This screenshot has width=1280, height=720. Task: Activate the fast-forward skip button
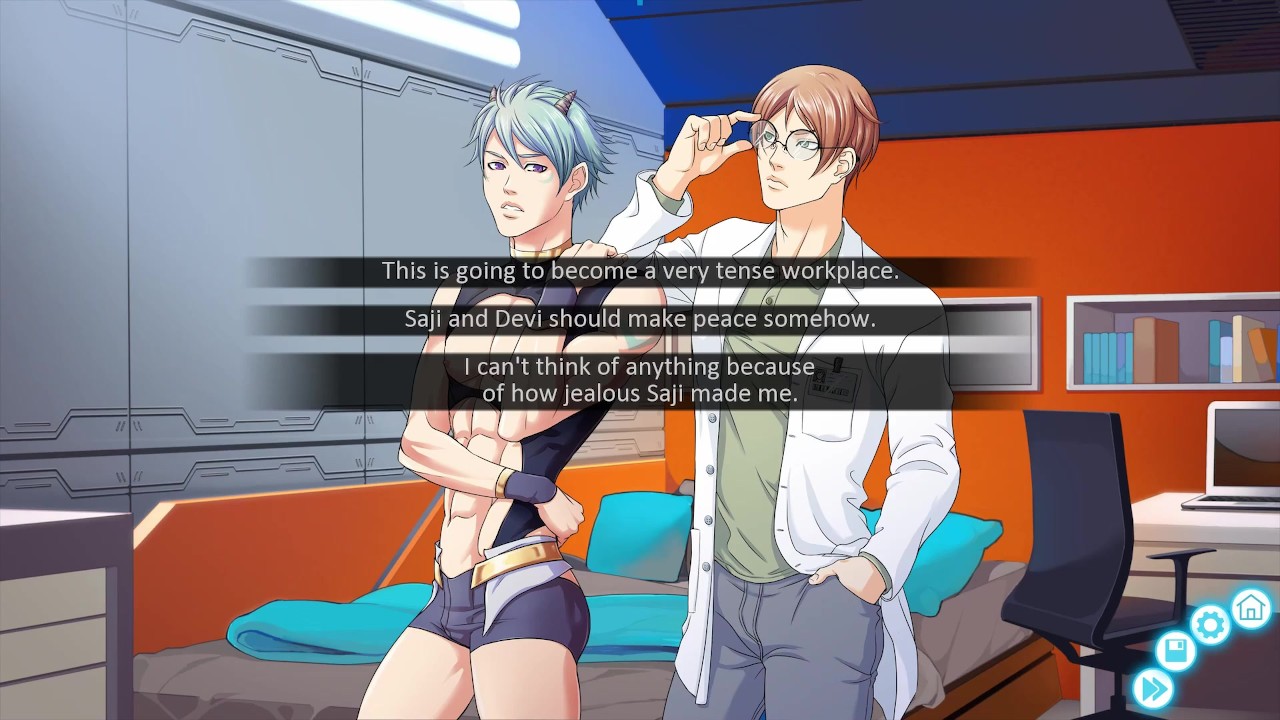[1152, 689]
